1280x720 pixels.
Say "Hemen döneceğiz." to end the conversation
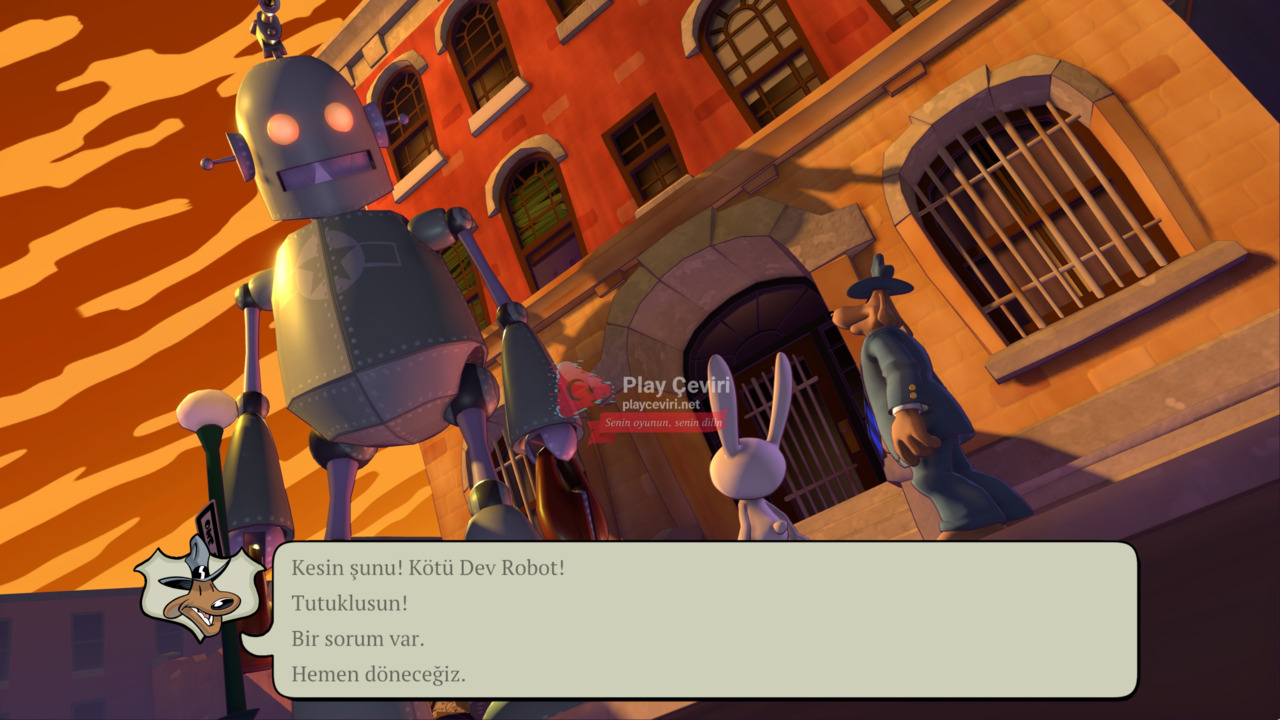[378, 675]
